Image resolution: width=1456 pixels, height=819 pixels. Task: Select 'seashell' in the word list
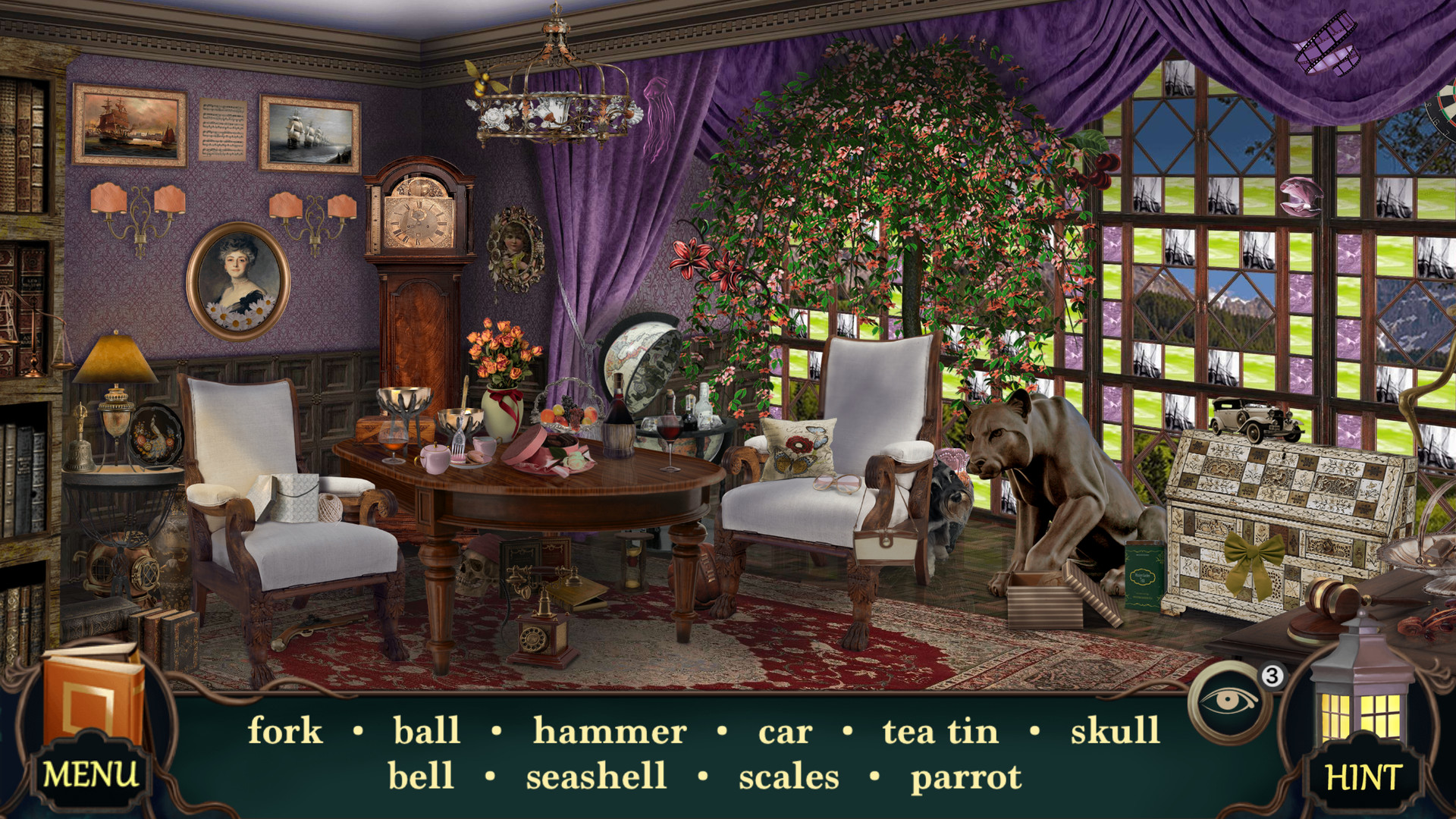[x=596, y=775]
